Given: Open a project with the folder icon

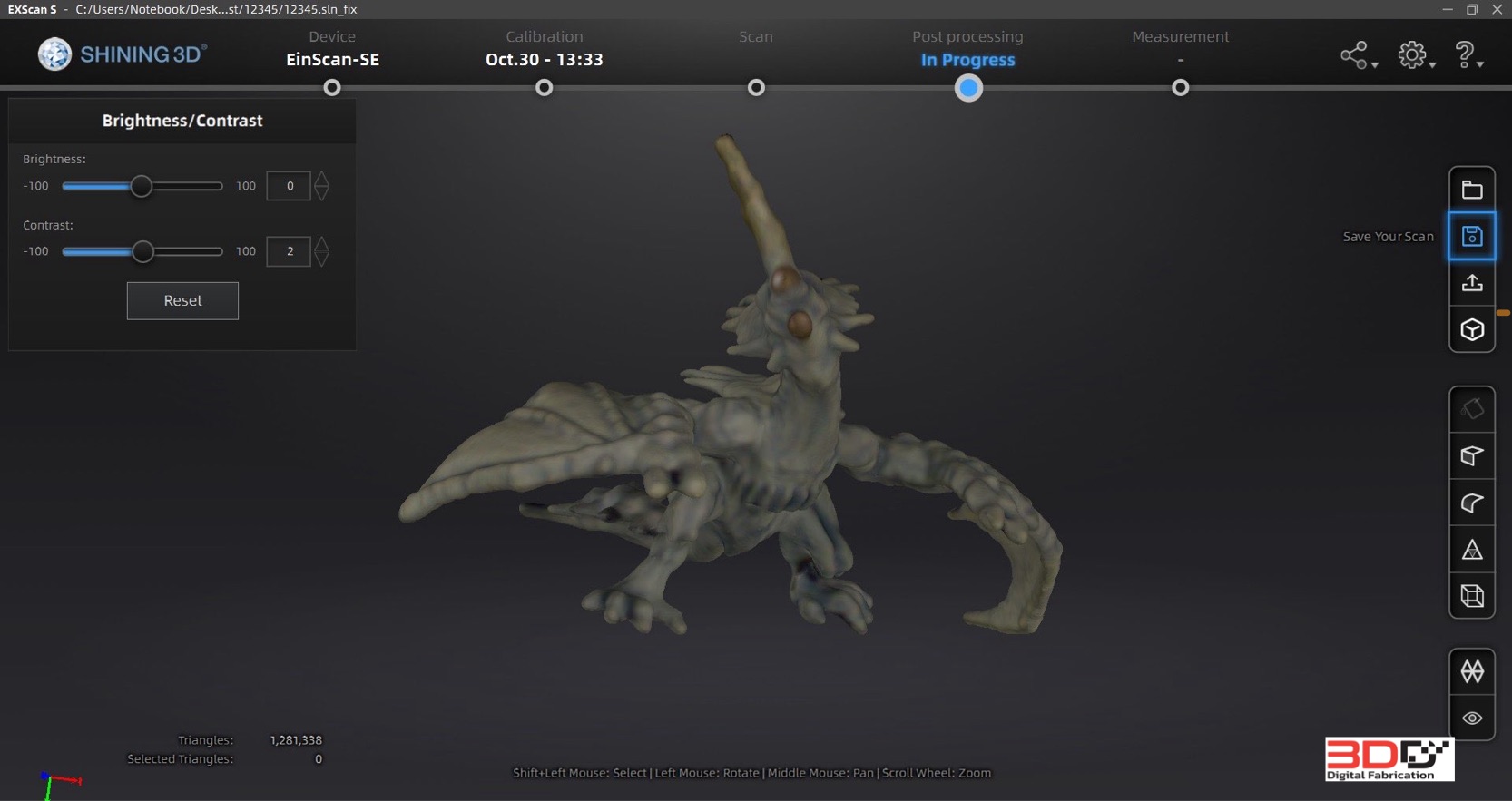Looking at the screenshot, I should point(1472,188).
